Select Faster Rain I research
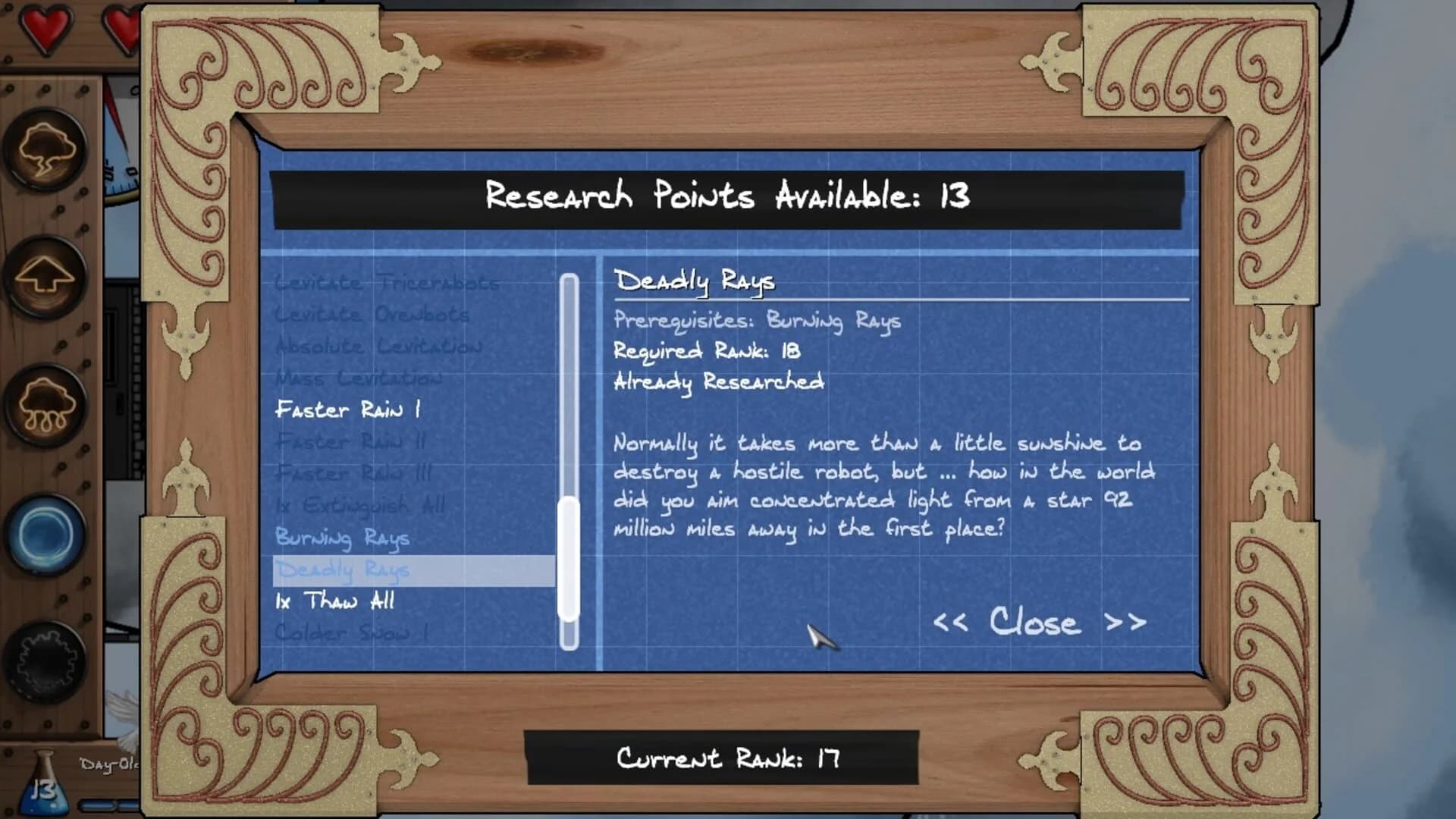 click(x=349, y=409)
